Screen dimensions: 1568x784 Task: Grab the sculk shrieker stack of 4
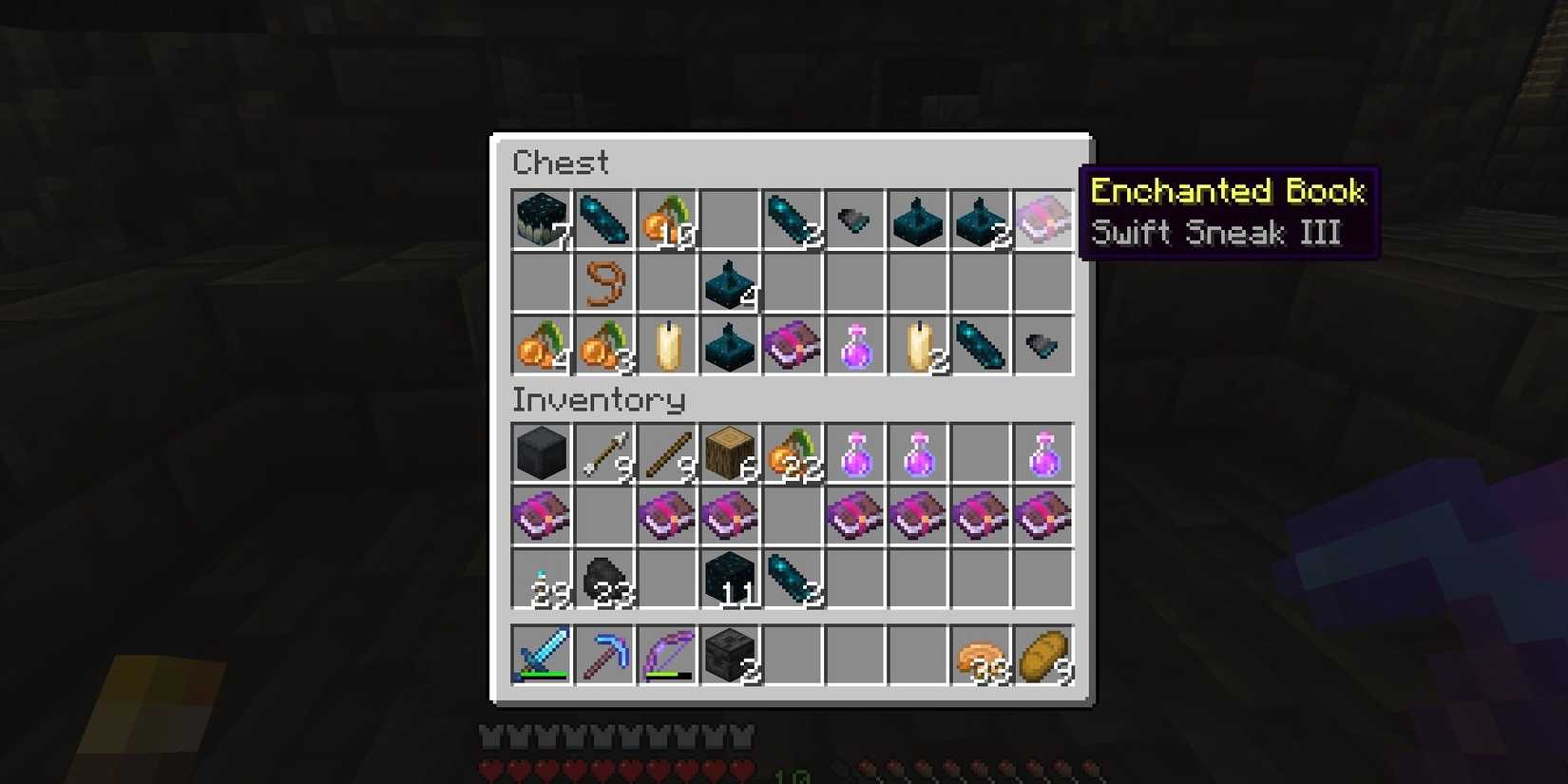point(728,282)
